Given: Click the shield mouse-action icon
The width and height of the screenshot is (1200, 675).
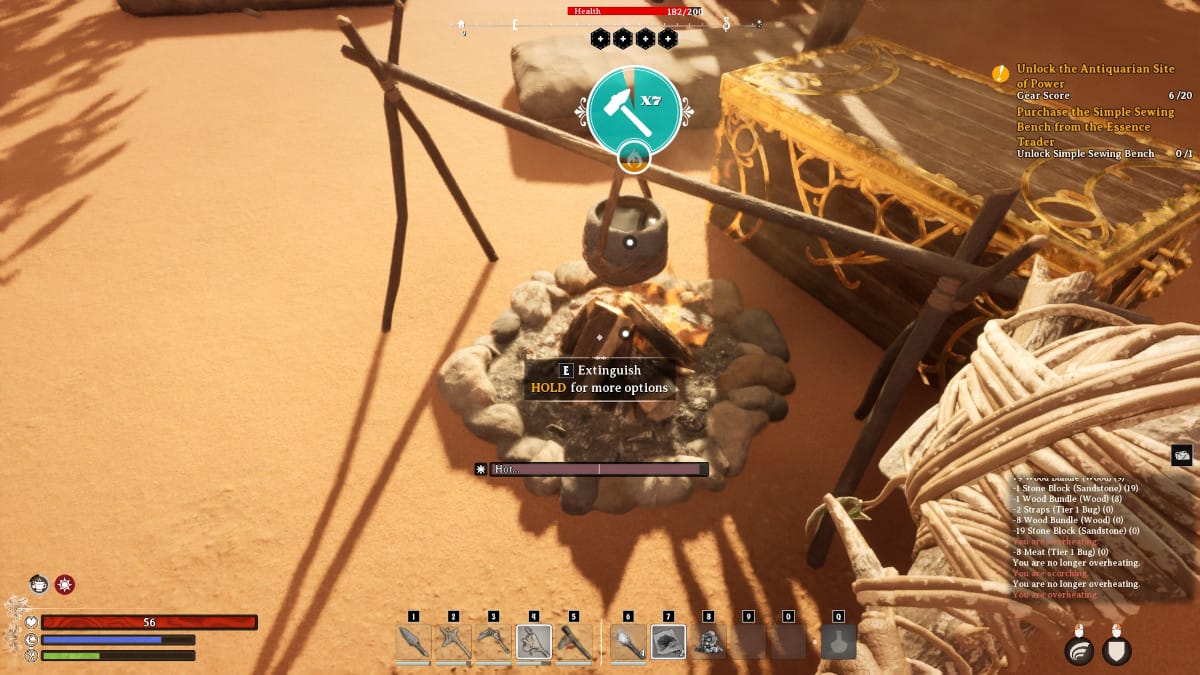Looking at the screenshot, I should tap(1116, 651).
